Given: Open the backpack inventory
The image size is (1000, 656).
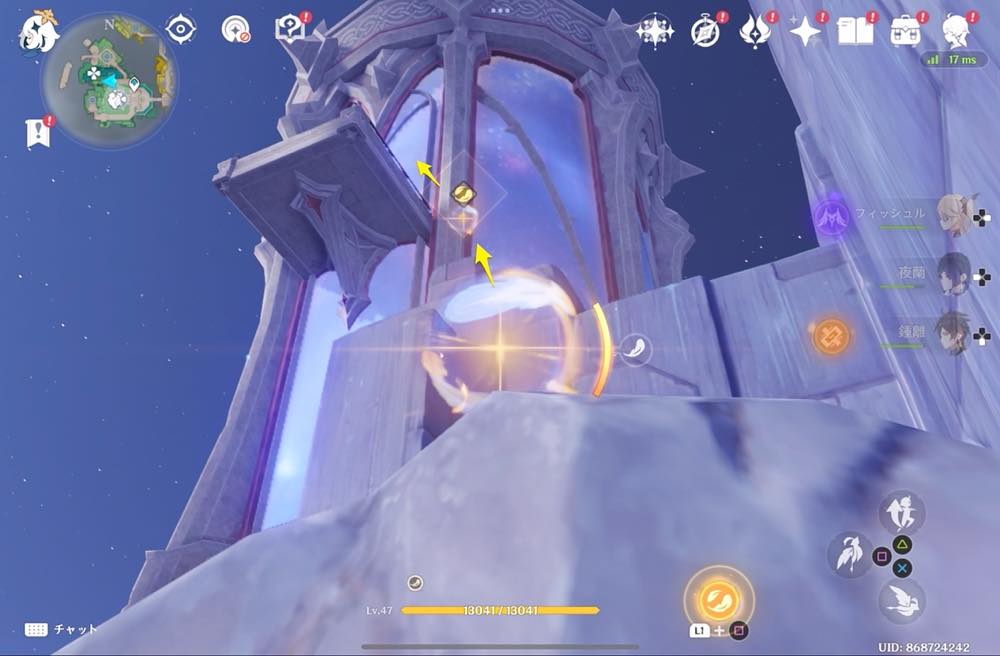Looking at the screenshot, I should 907,31.
